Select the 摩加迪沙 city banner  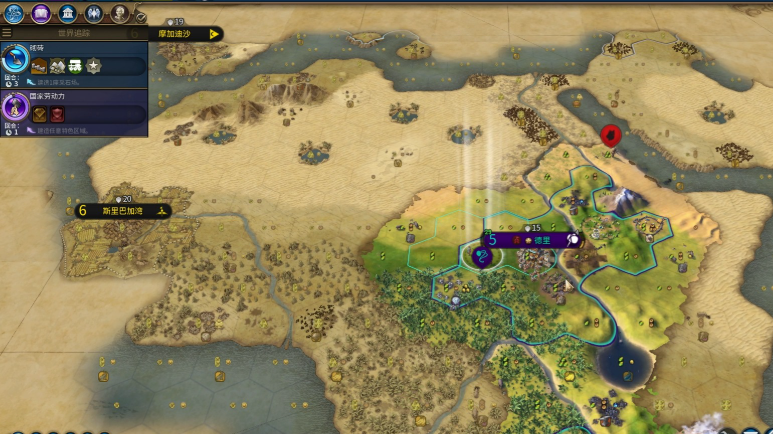tap(185, 33)
